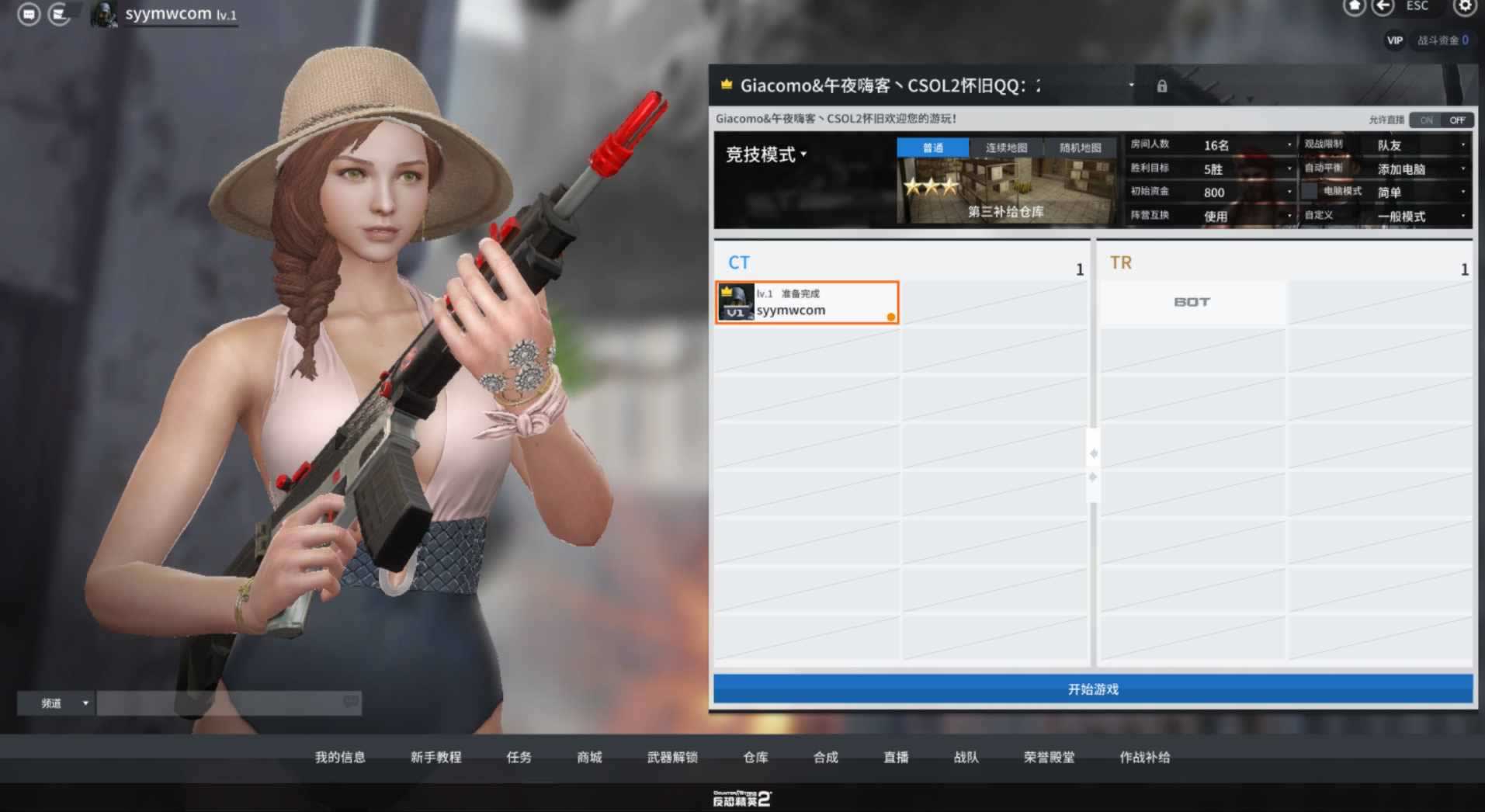Open the 新手教程 tutorial menu
Image resolution: width=1485 pixels, height=812 pixels.
435,757
